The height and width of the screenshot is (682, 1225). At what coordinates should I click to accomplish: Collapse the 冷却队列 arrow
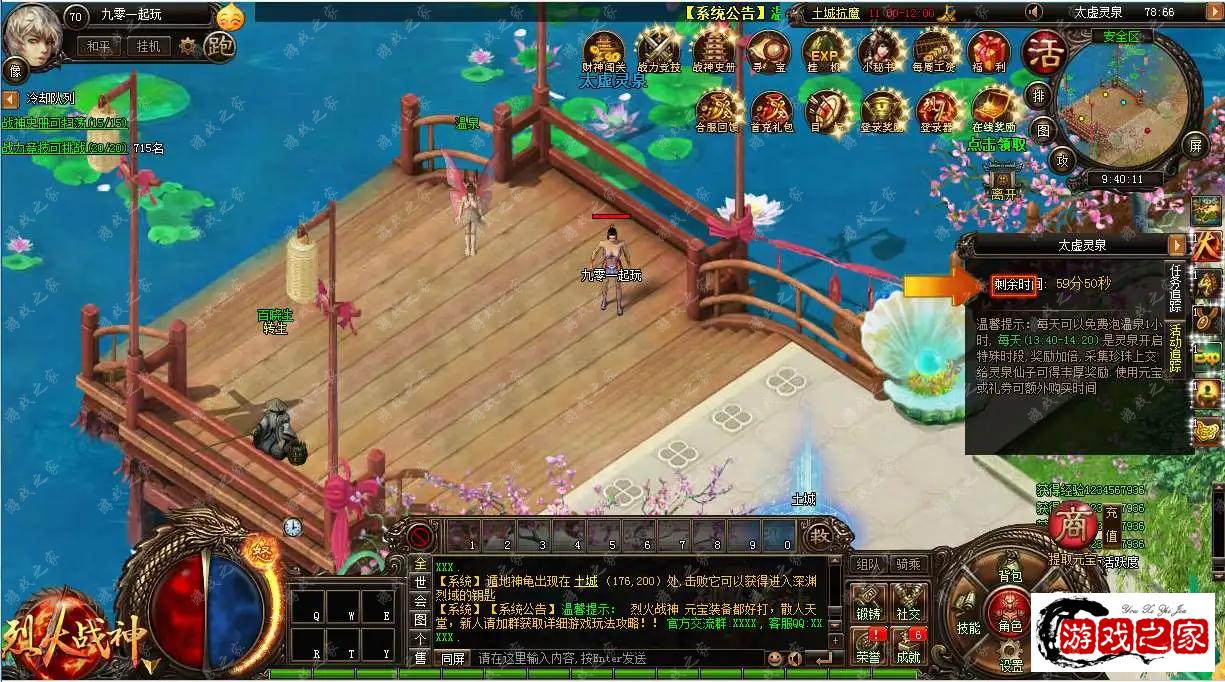(x=10, y=100)
